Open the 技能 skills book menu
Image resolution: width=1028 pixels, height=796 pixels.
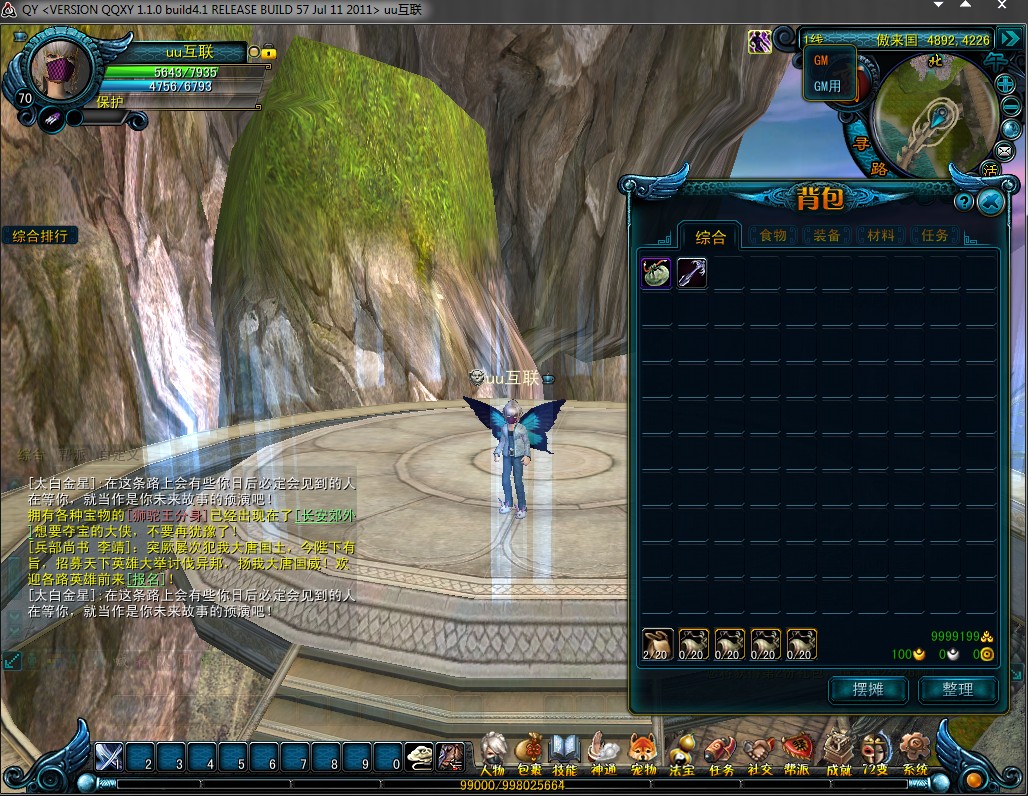564,752
